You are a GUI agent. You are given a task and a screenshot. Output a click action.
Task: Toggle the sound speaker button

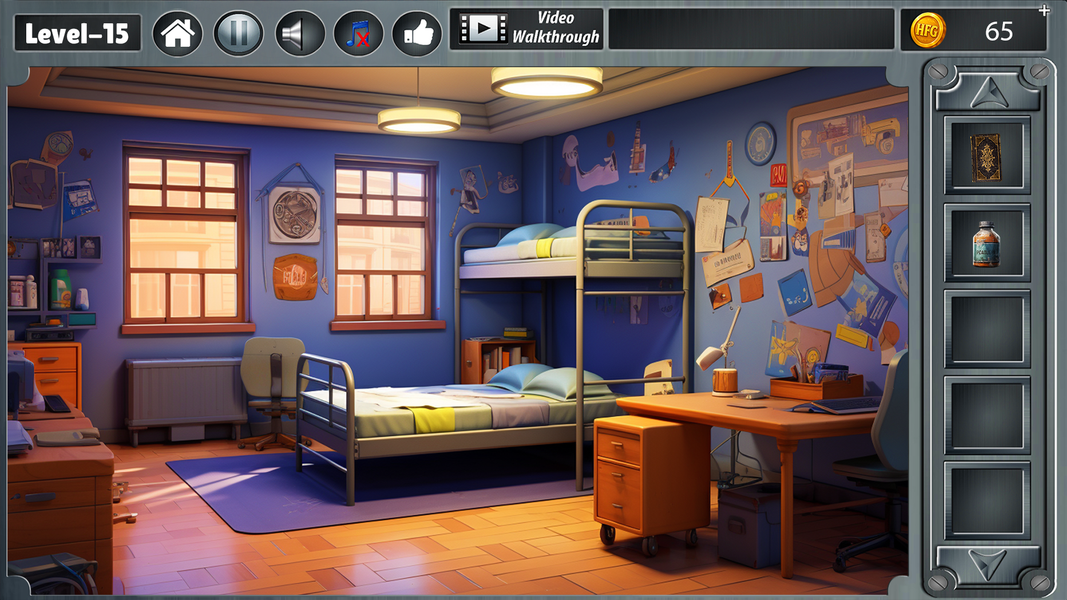pyautogui.click(x=299, y=33)
